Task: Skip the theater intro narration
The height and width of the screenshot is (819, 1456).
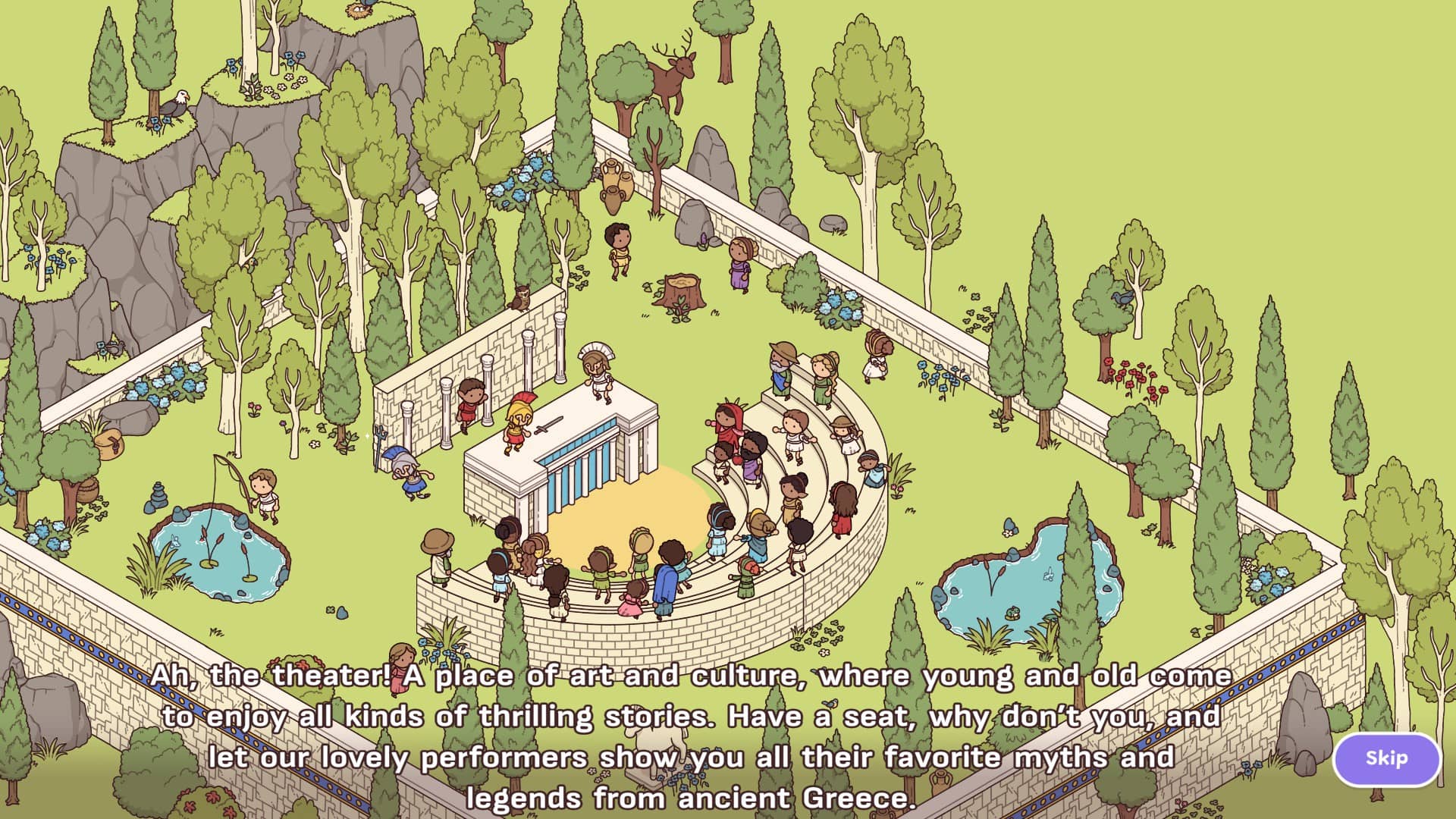Action: [x=1386, y=758]
